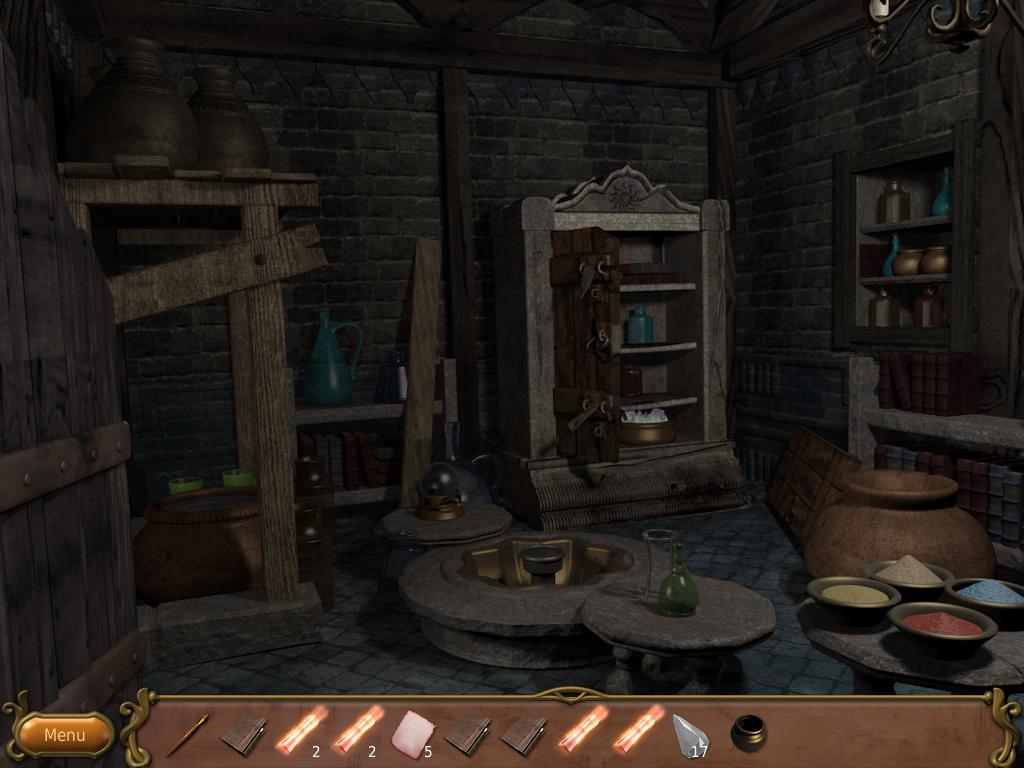Choose the white crystal shard with count 17
Screen dimensions: 1024x768
689,734
